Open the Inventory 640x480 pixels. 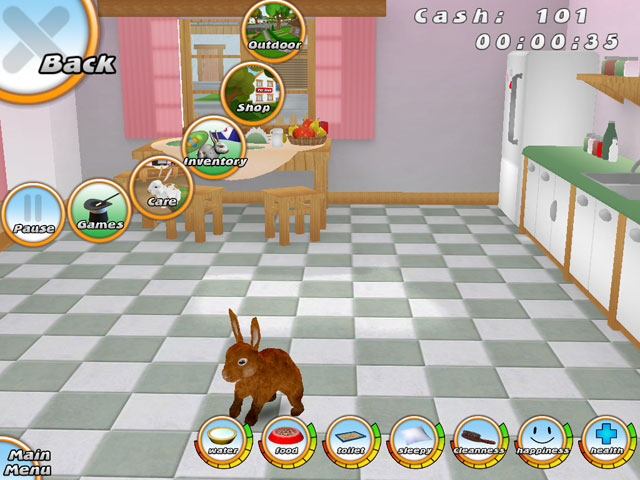pyautogui.click(x=213, y=145)
